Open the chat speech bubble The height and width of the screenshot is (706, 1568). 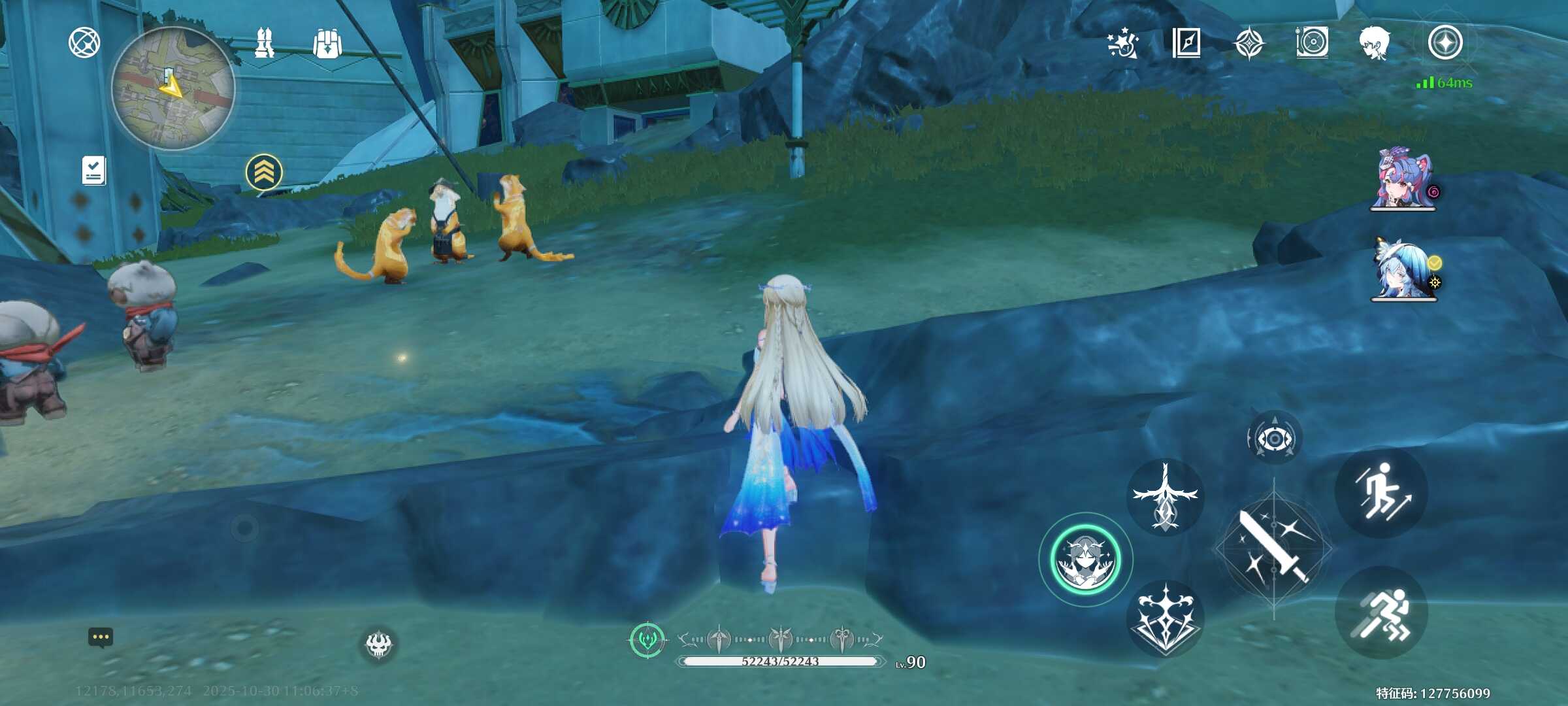[101, 637]
